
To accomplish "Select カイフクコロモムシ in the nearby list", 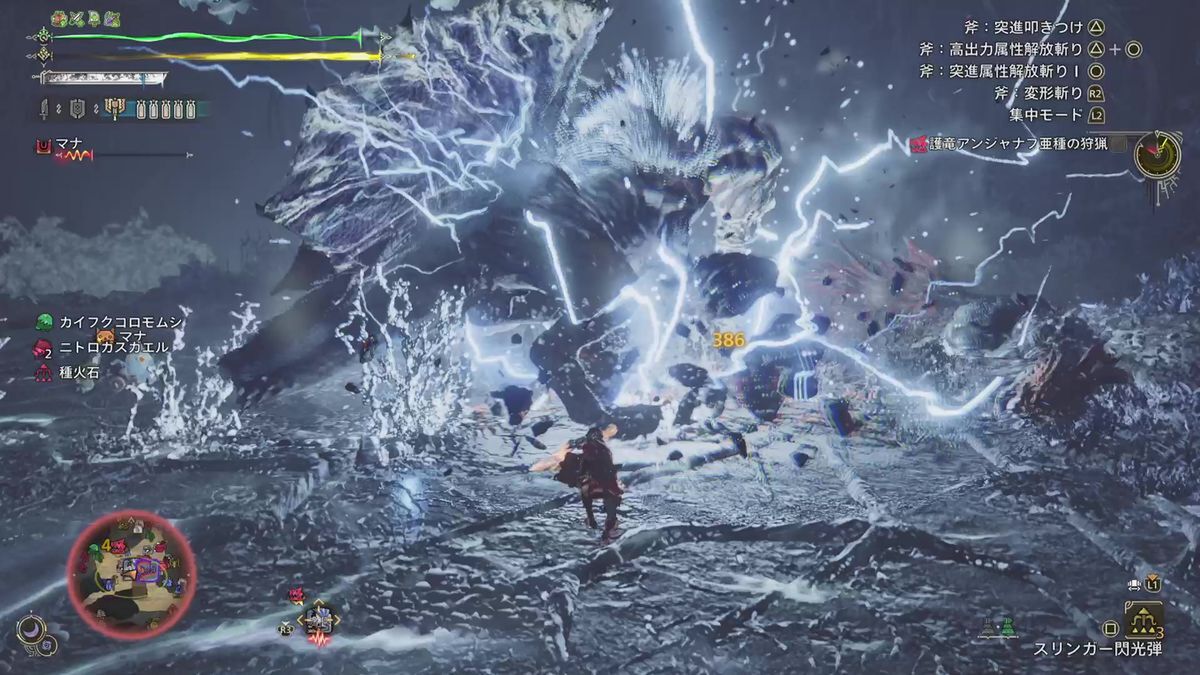I will pyautogui.click(x=110, y=322).
